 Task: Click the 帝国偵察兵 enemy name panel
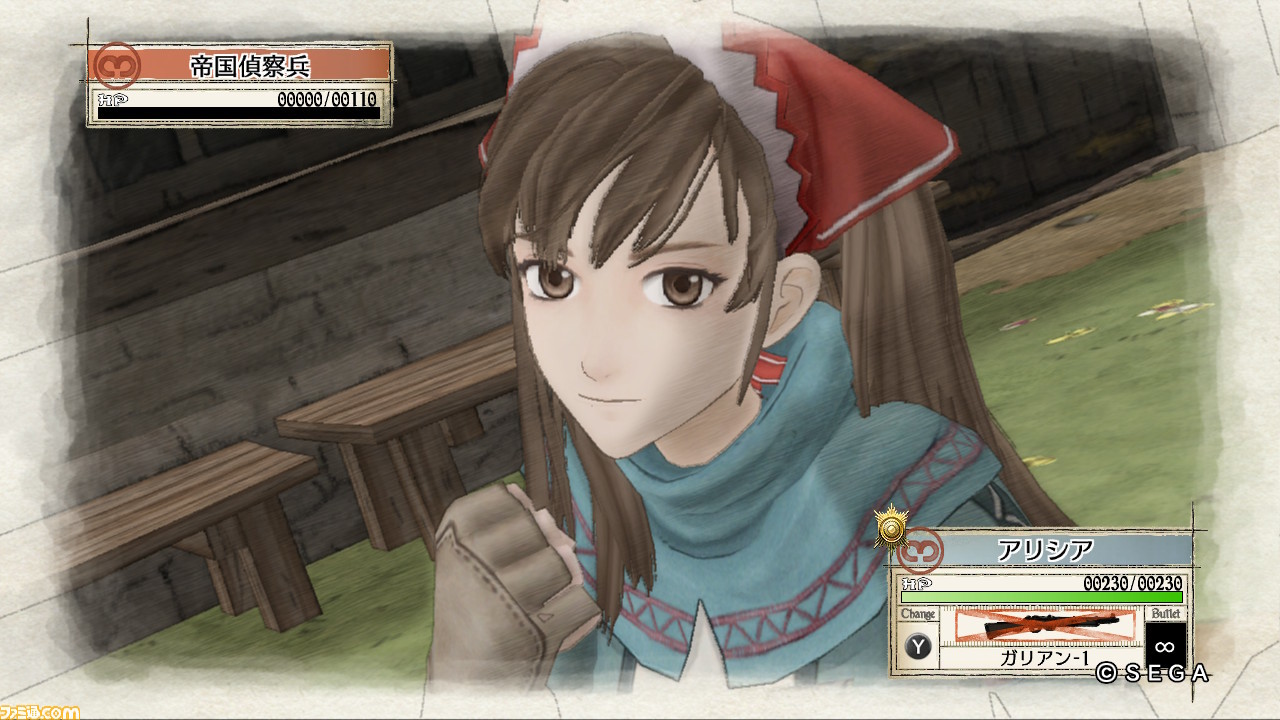point(250,66)
